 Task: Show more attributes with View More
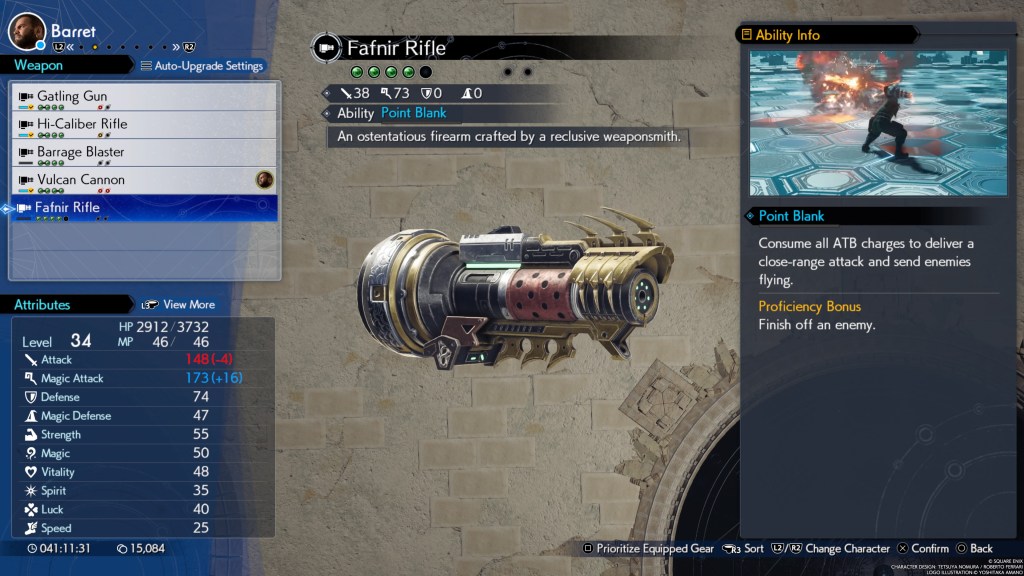click(x=179, y=304)
